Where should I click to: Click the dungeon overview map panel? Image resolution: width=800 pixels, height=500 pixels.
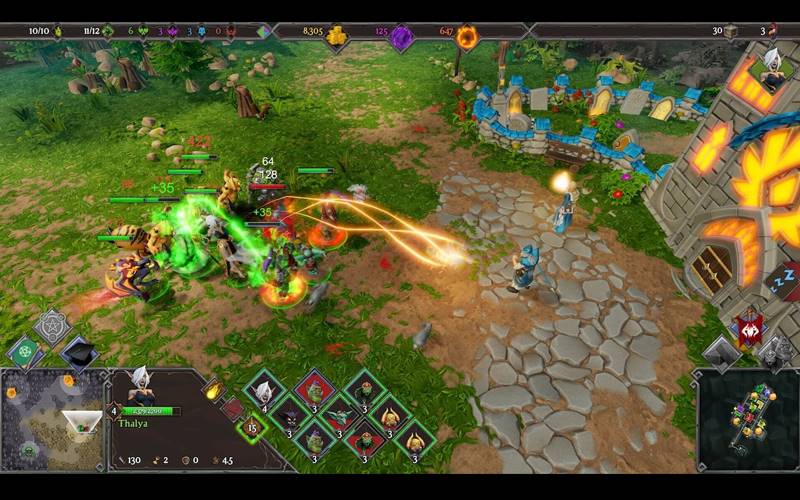point(748,418)
